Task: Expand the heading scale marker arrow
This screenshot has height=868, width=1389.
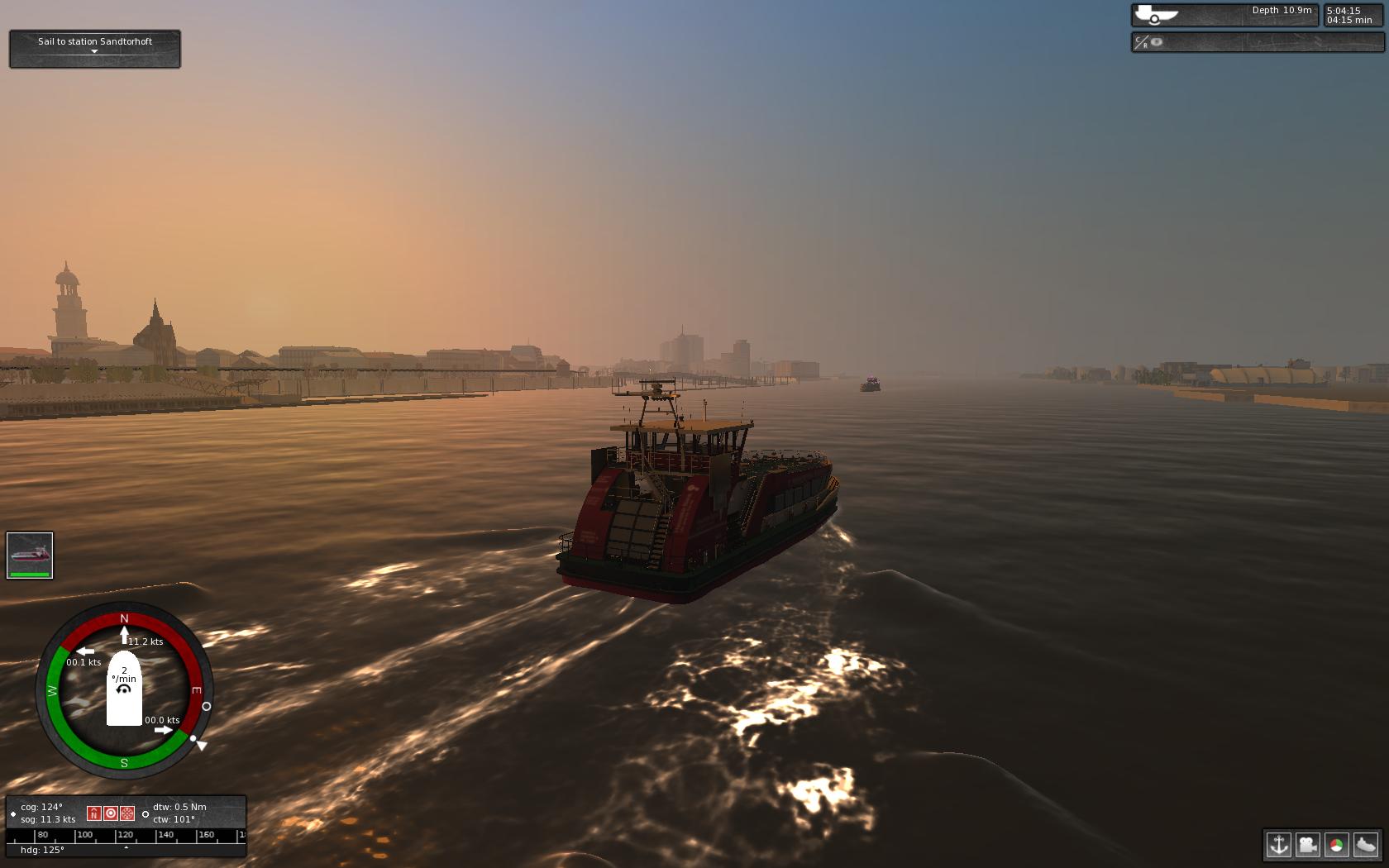Action: [x=126, y=847]
